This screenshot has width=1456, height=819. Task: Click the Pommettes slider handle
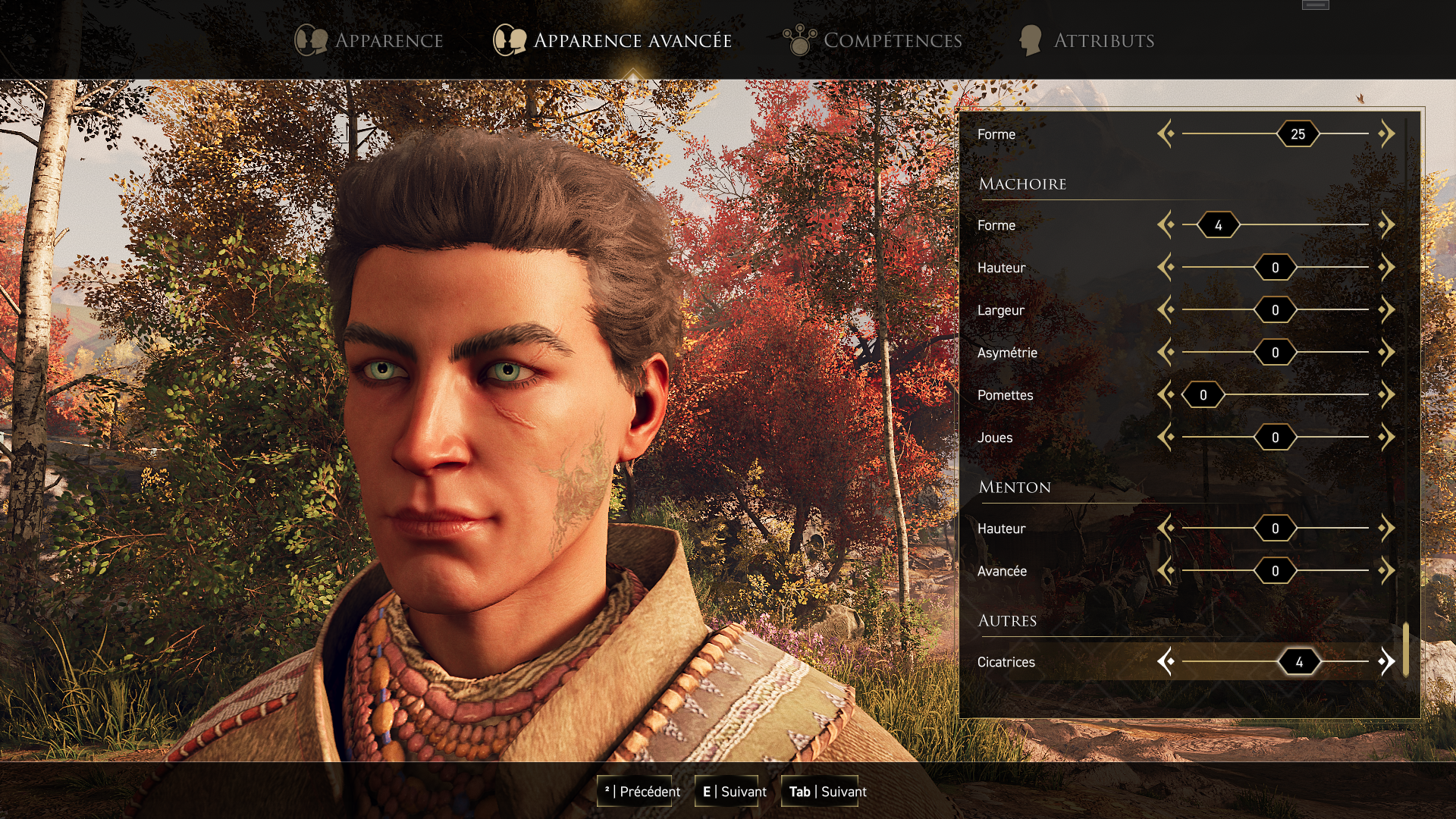tap(1203, 395)
